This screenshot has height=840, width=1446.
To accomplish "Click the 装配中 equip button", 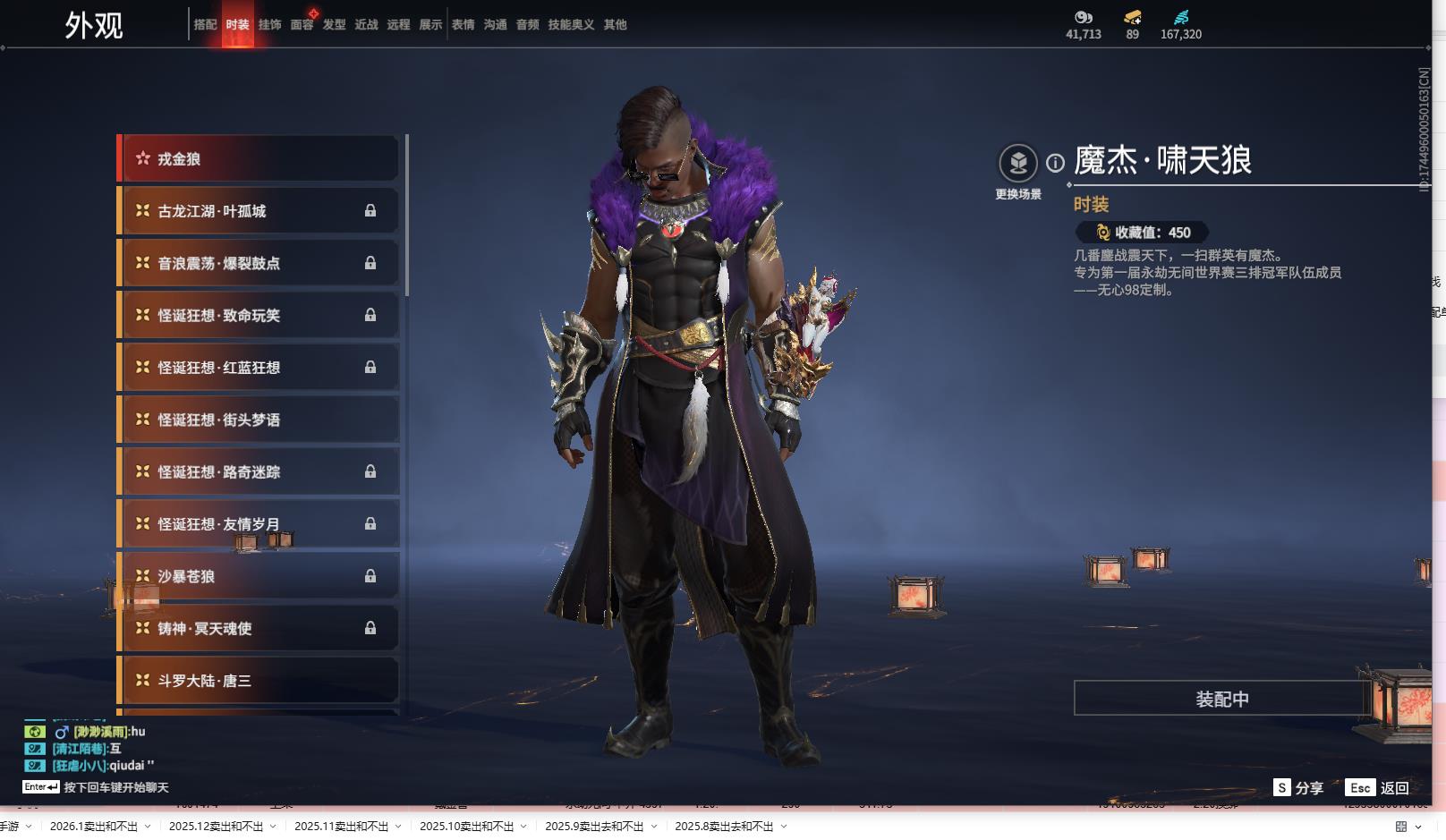I will [1221, 699].
